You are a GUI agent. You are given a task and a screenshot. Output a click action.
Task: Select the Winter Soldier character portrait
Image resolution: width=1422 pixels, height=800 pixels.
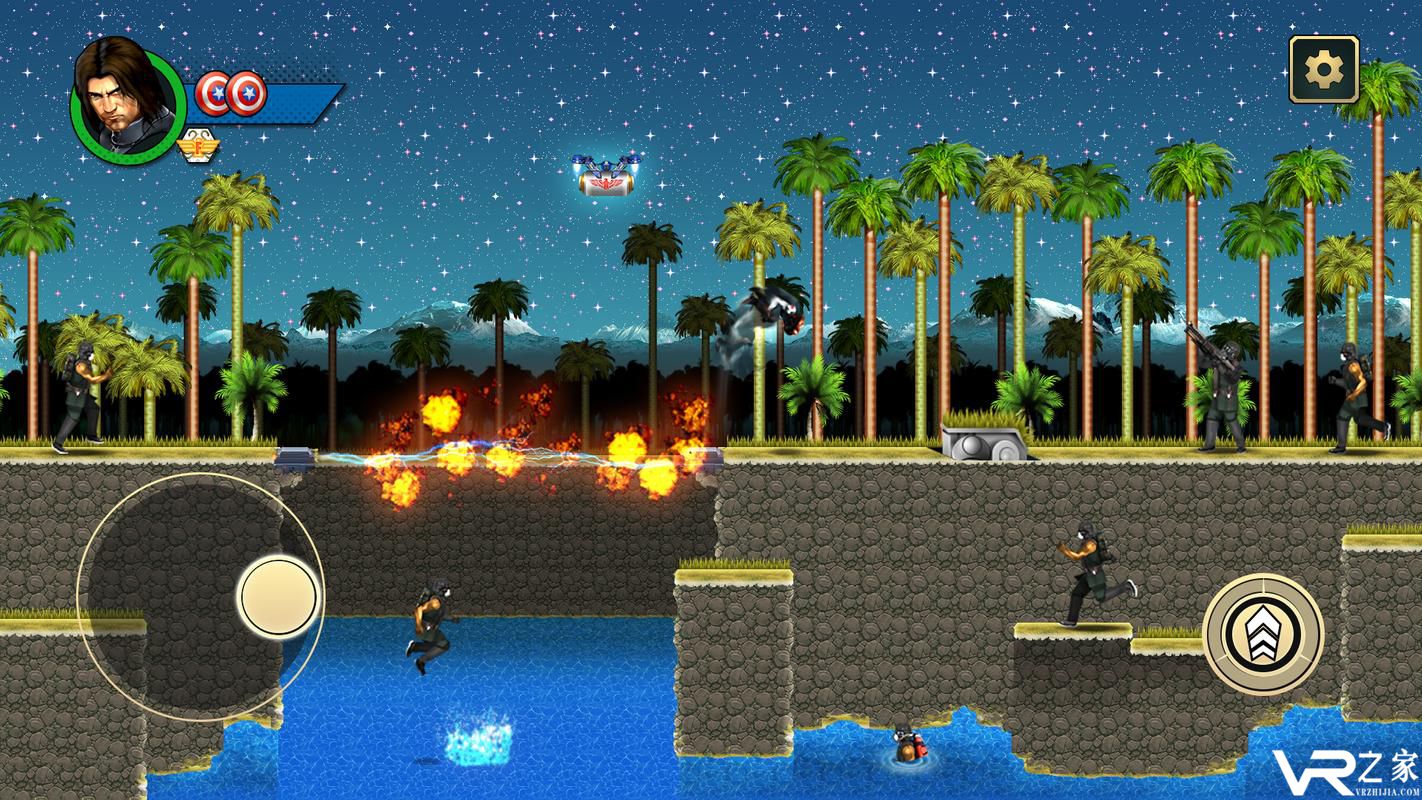pos(128,101)
